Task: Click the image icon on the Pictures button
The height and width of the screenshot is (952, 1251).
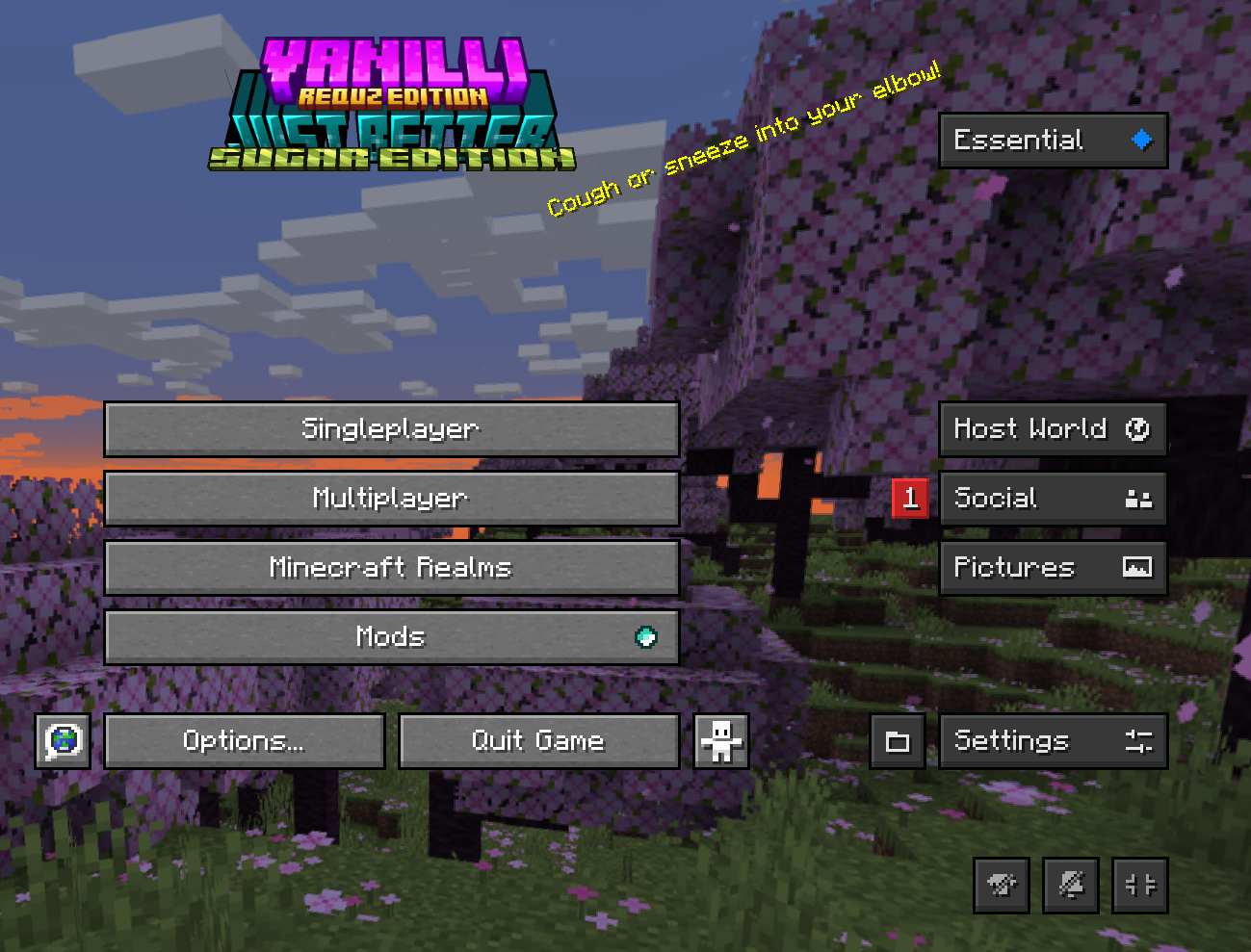Action: [1137, 567]
